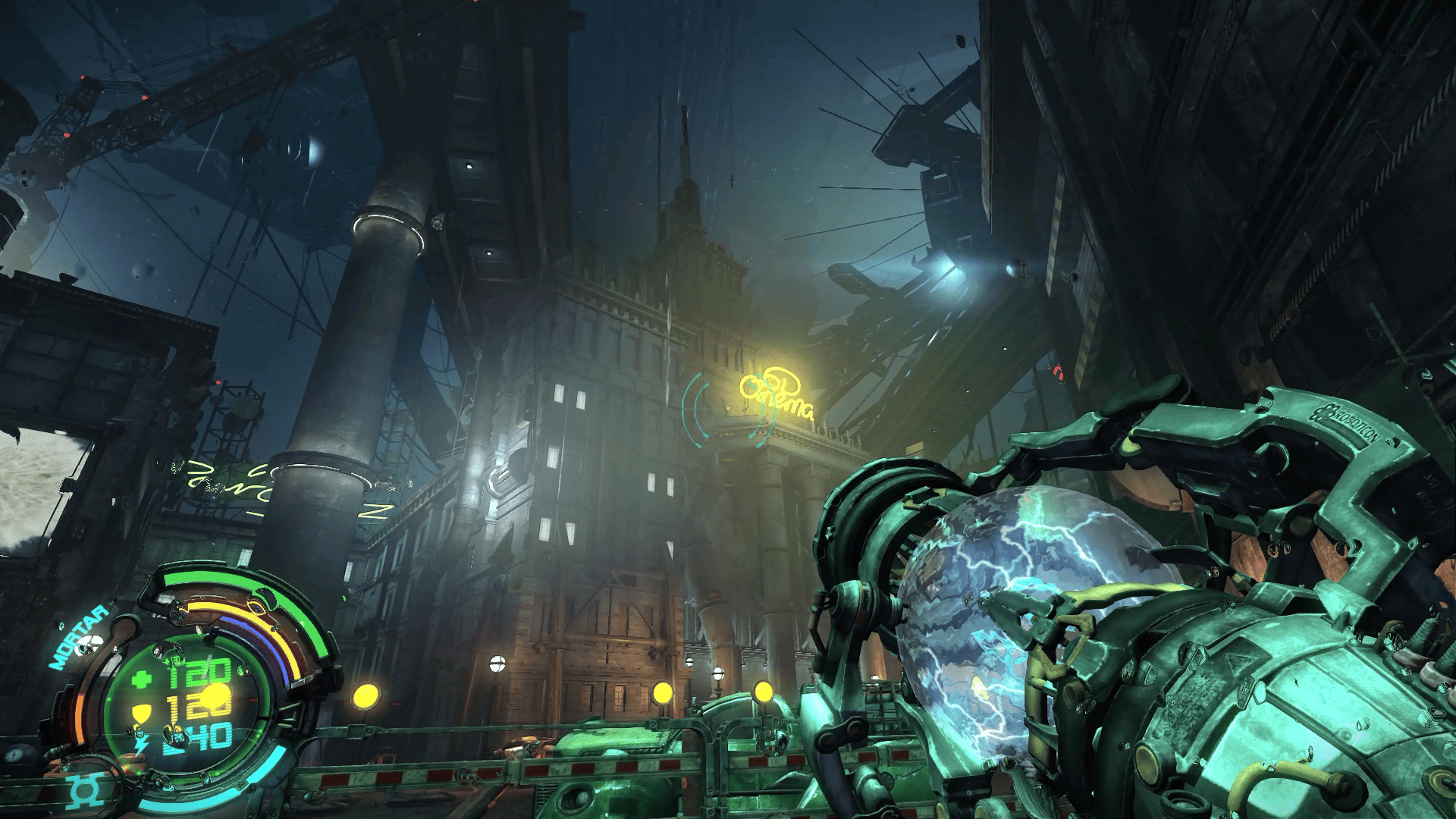Click the yellow shield icon on the HUD

coord(143,711)
